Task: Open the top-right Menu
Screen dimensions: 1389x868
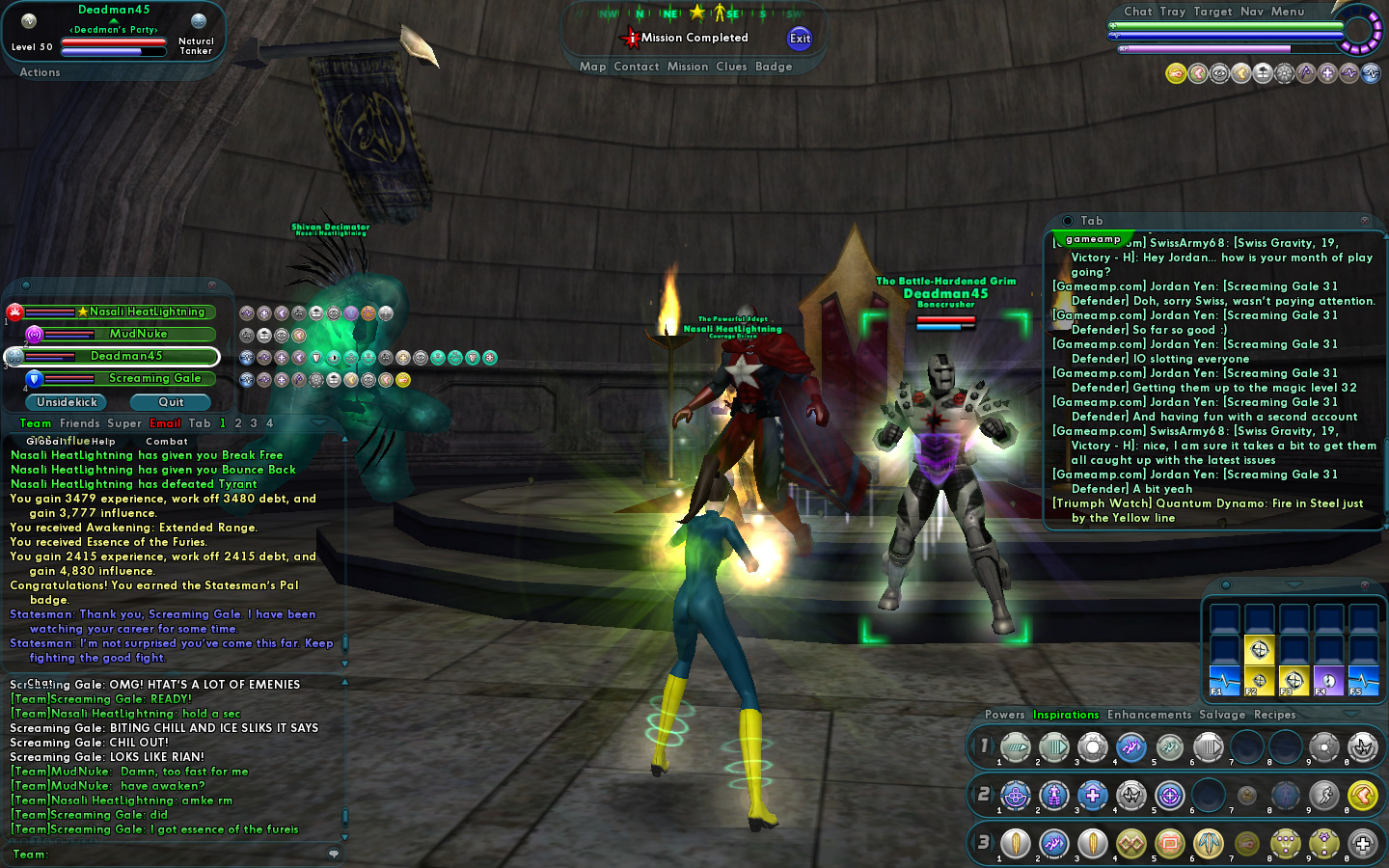Action: pyautogui.click(x=1287, y=12)
